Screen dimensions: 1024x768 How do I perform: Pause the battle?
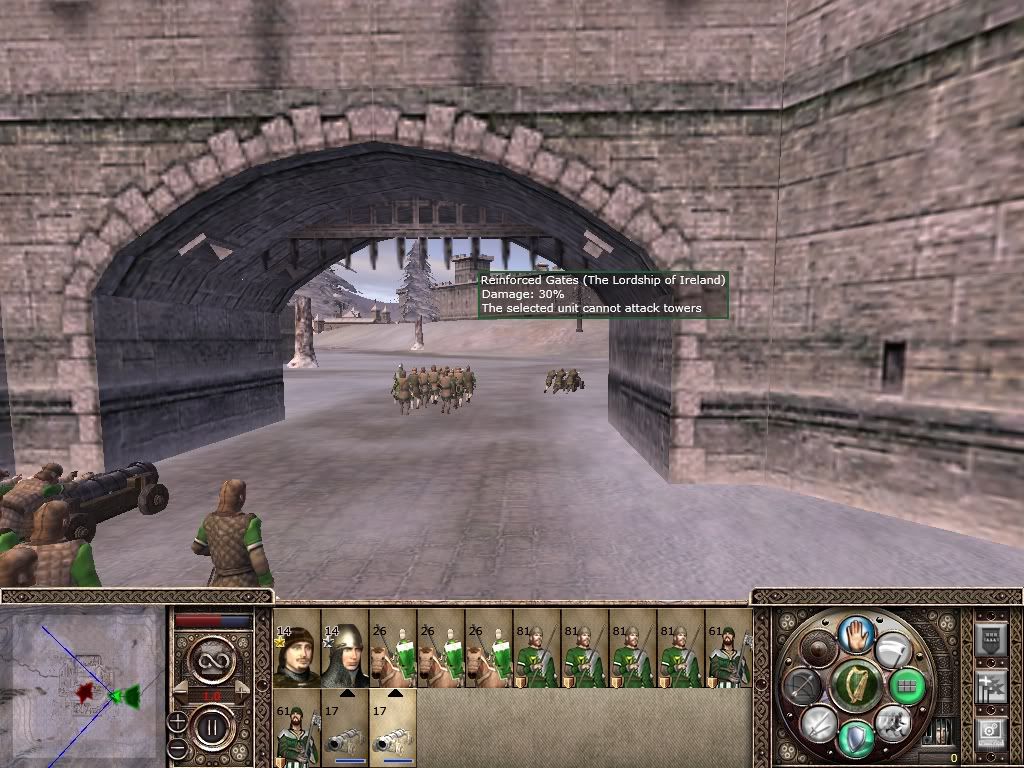[211, 727]
